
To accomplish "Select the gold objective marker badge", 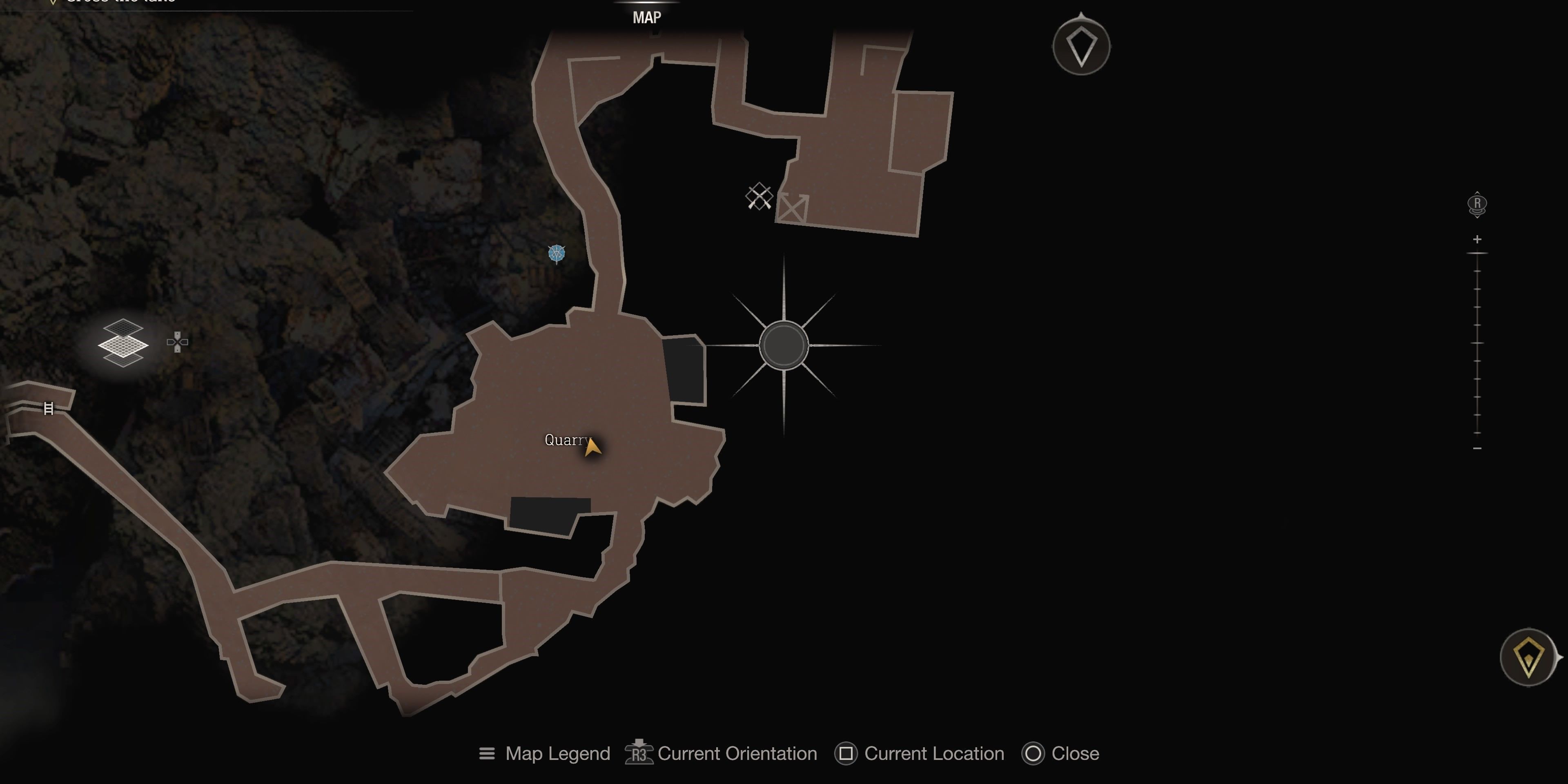I will 1528,657.
